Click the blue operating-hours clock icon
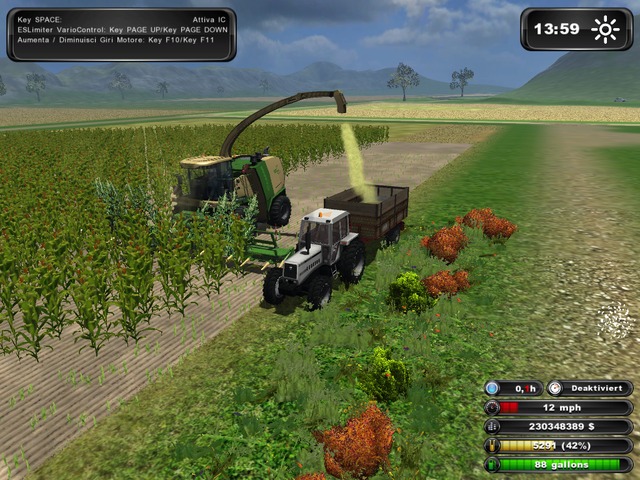 tap(493, 389)
